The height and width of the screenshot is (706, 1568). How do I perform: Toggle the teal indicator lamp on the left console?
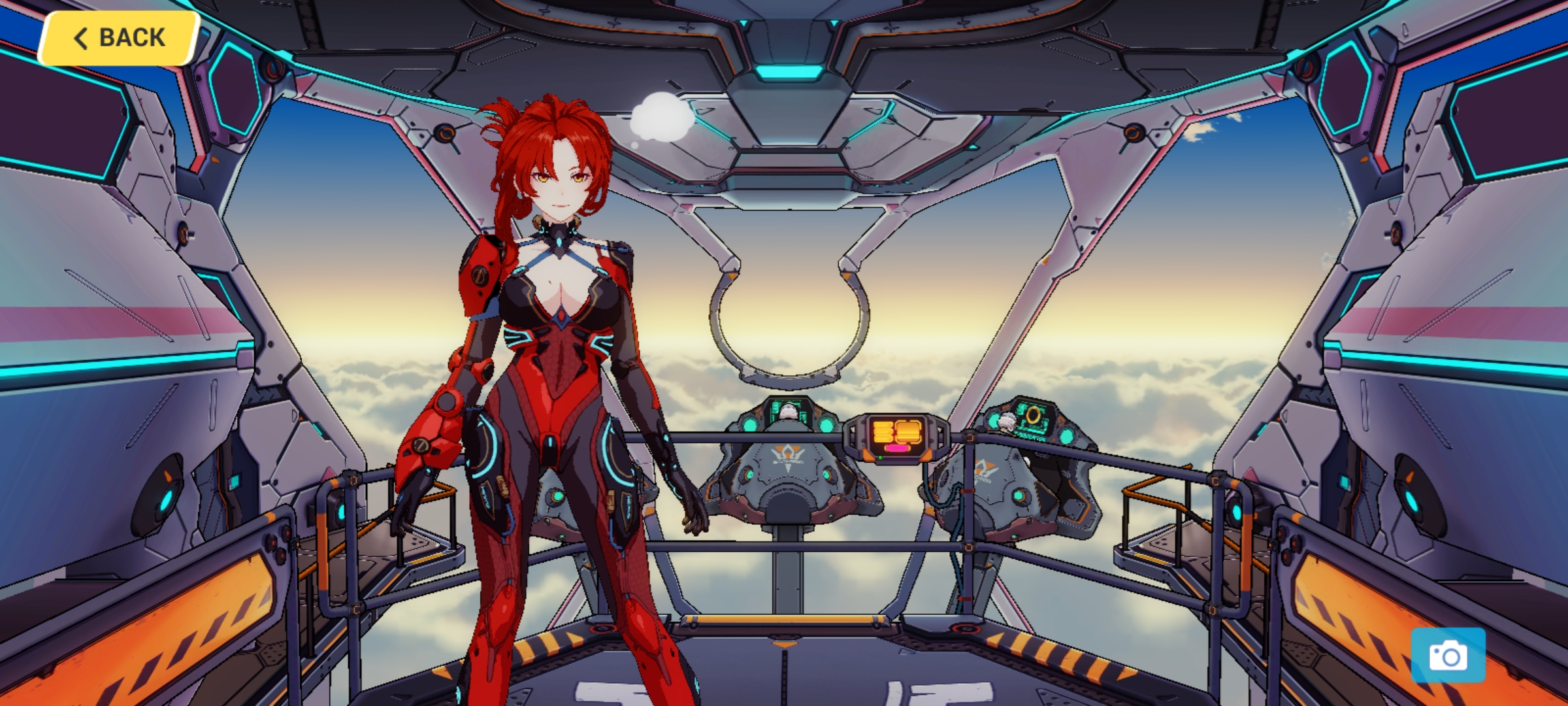coord(751,426)
